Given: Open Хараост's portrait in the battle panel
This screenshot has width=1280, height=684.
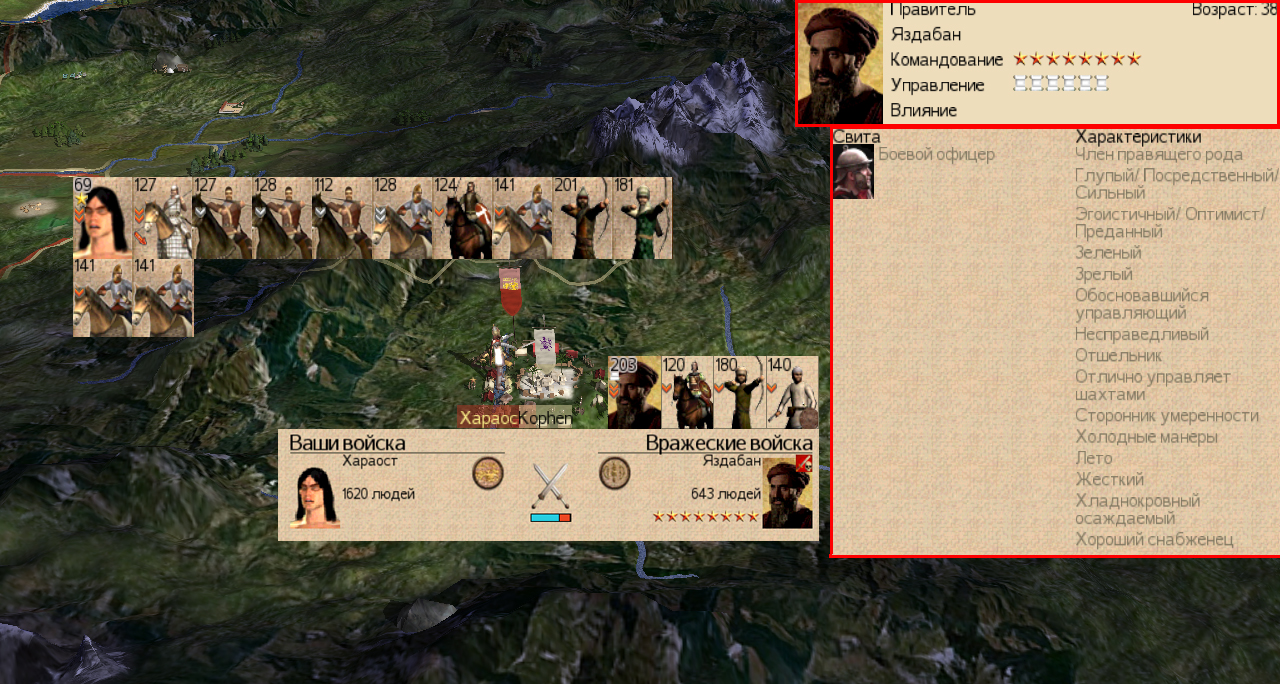Looking at the screenshot, I should pyautogui.click(x=314, y=497).
